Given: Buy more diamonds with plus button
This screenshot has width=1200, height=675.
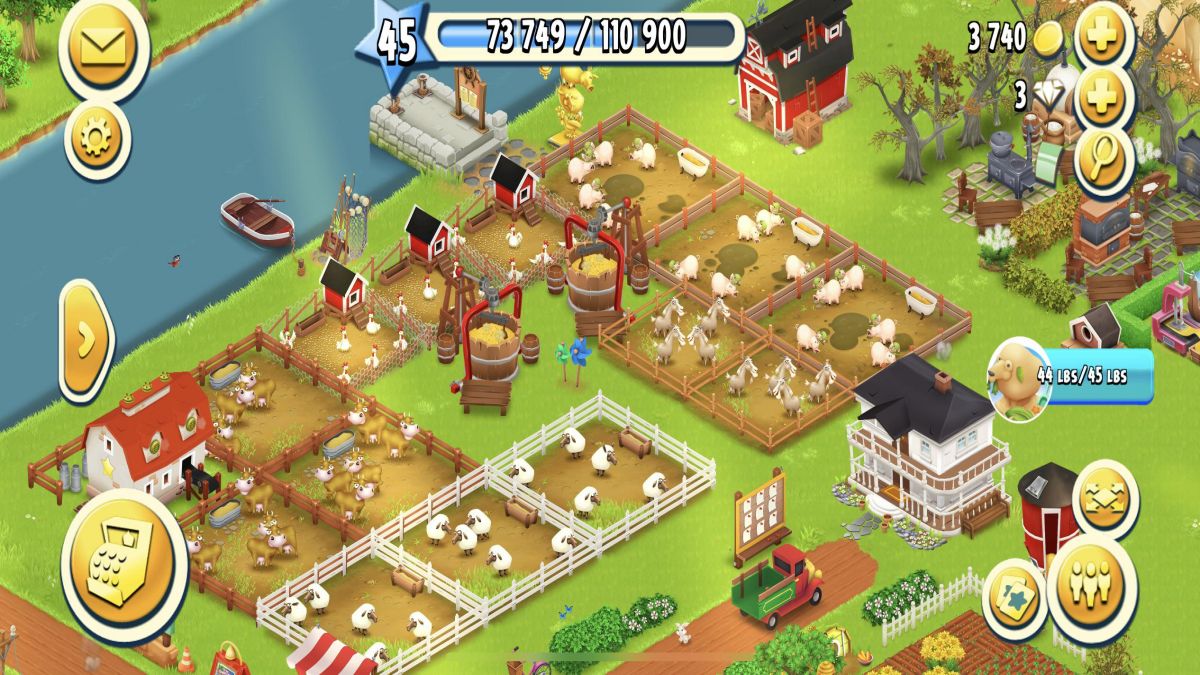Looking at the screenshot, I should pos(1105,97).
